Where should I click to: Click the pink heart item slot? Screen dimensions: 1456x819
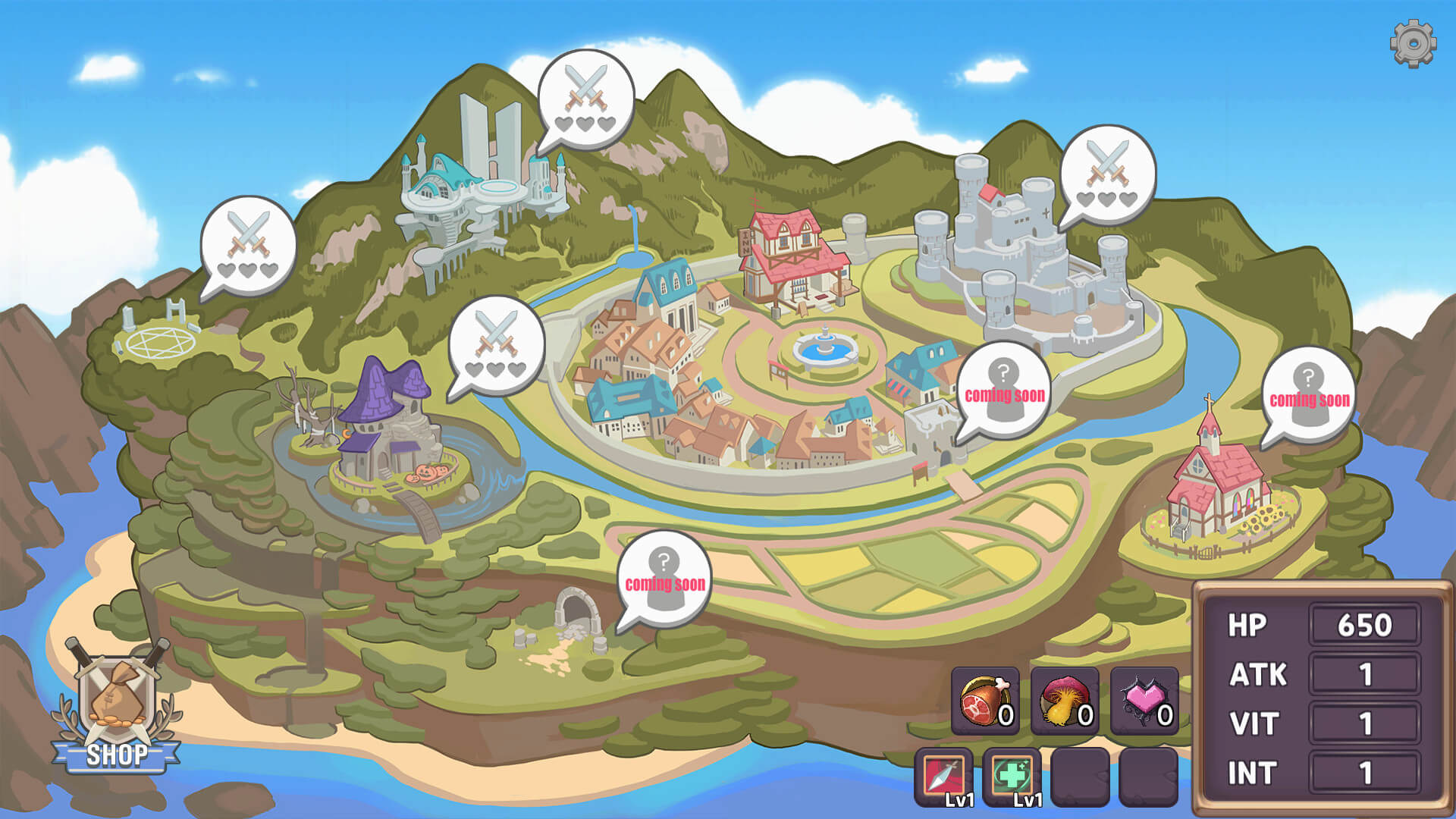pyautogui.click(x=1144, y=701)
